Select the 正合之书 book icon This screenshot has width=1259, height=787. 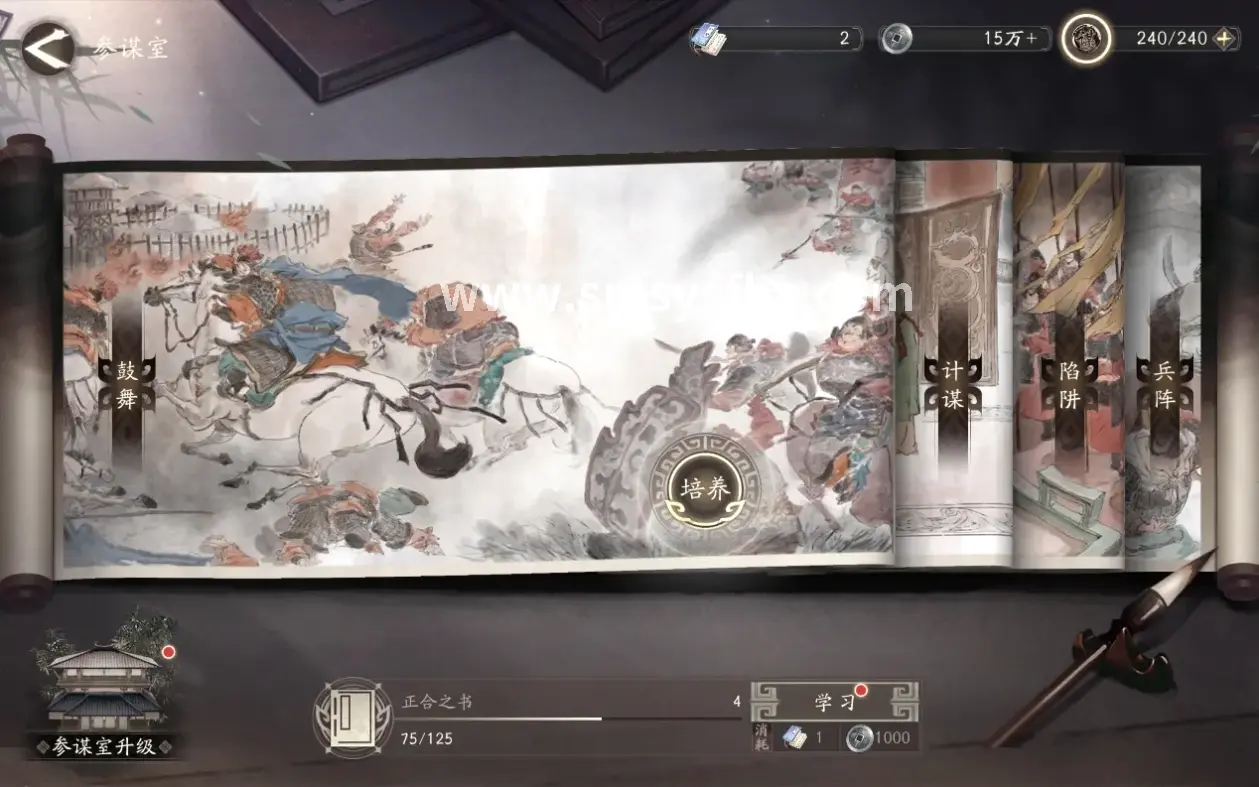[x=345, y=715]
